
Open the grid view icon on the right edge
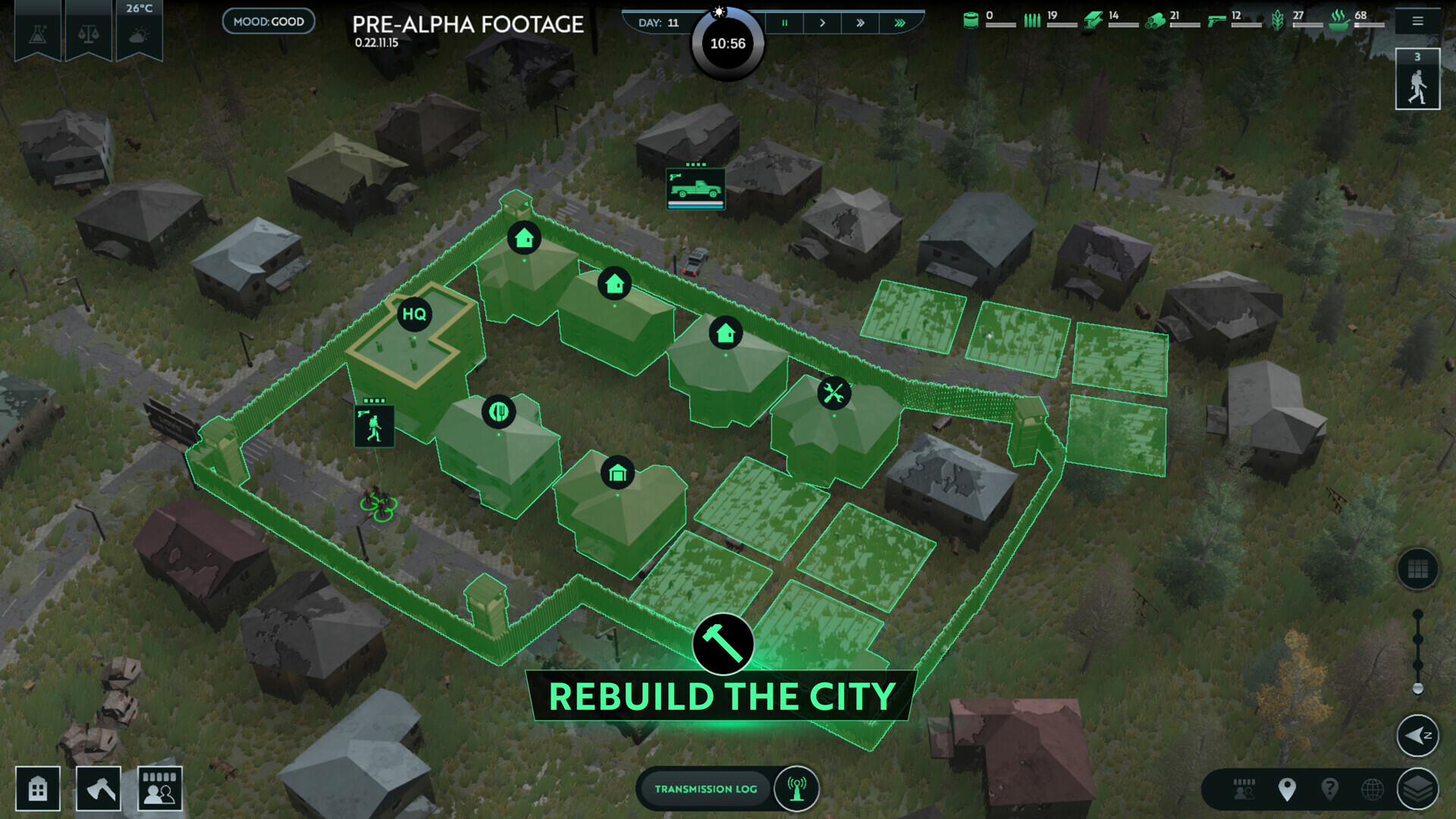1418,570
